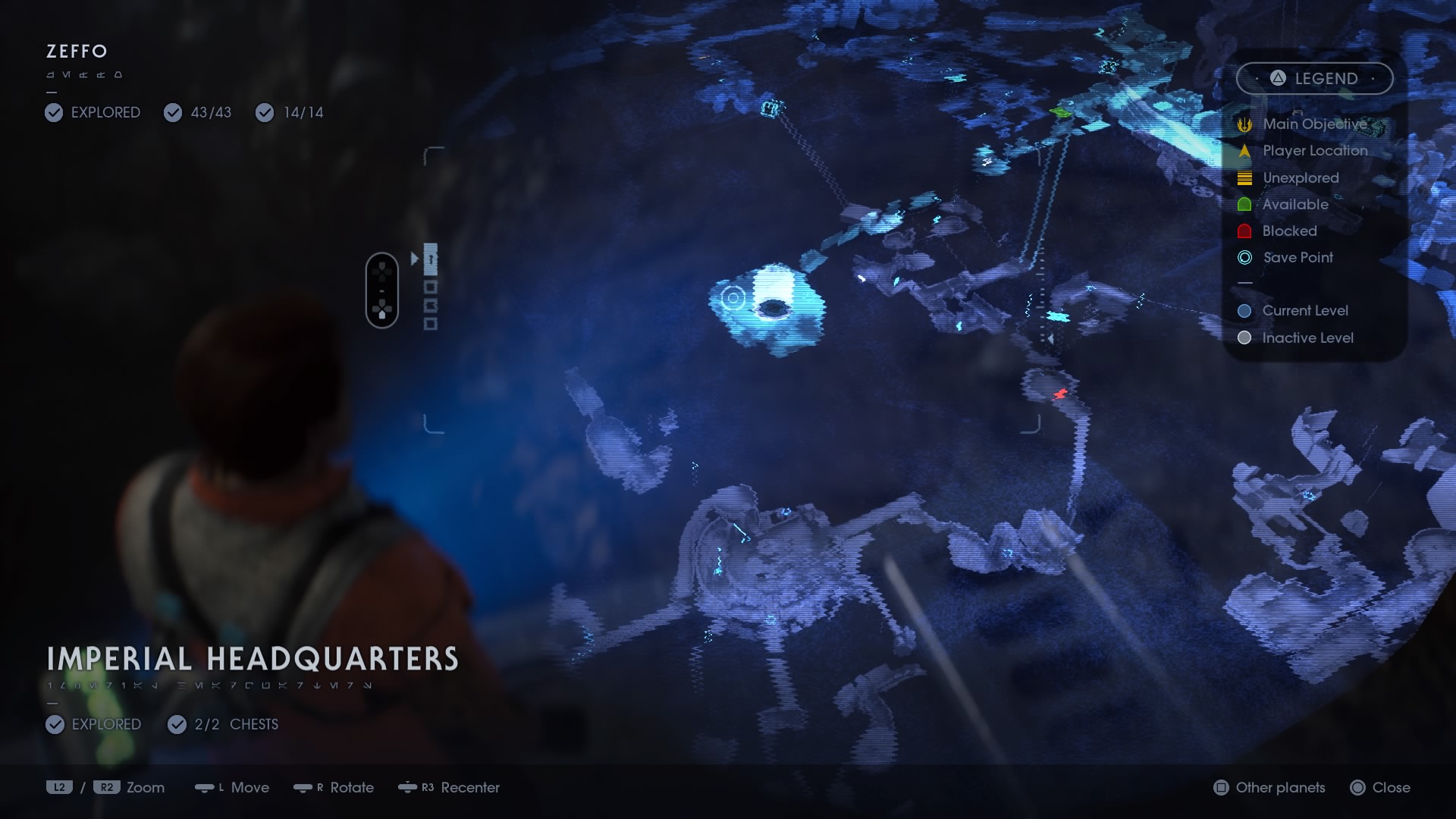
Task: Click the Imperial Headquarters region label
Action: (x=253, y=659)
